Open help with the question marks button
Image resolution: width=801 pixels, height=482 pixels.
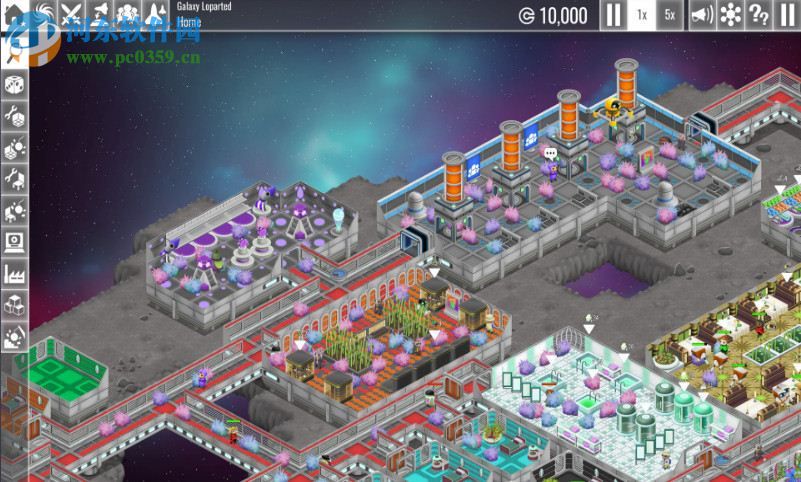pos(759,15)
